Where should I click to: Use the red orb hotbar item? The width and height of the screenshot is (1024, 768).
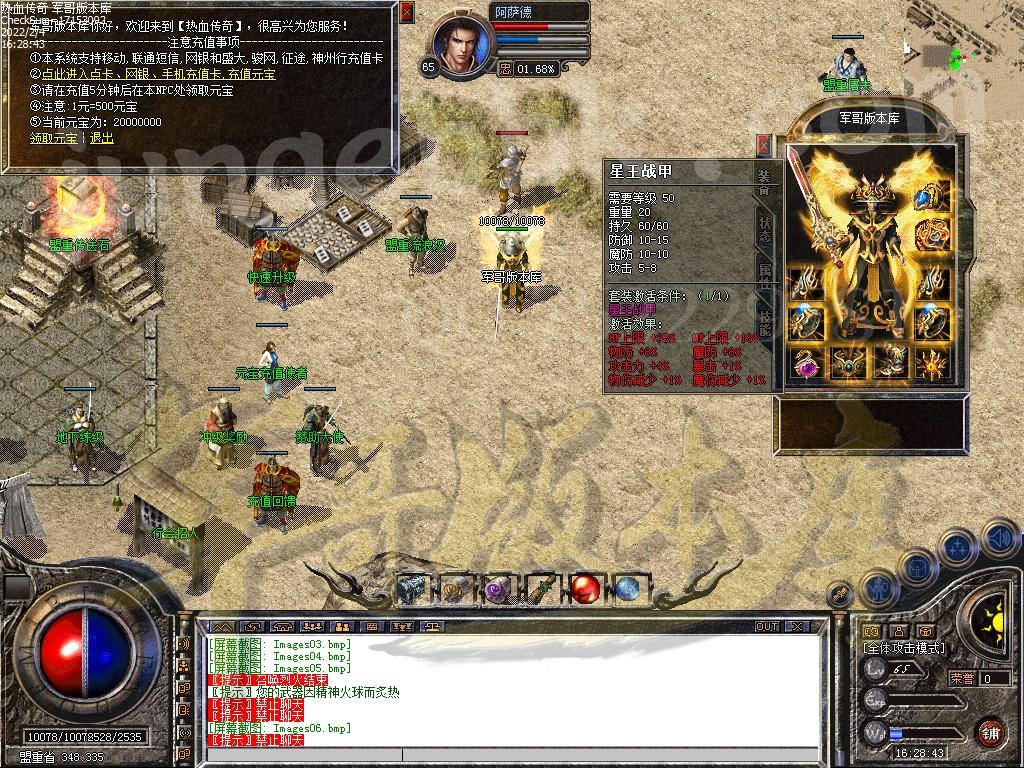pos(584,589)
